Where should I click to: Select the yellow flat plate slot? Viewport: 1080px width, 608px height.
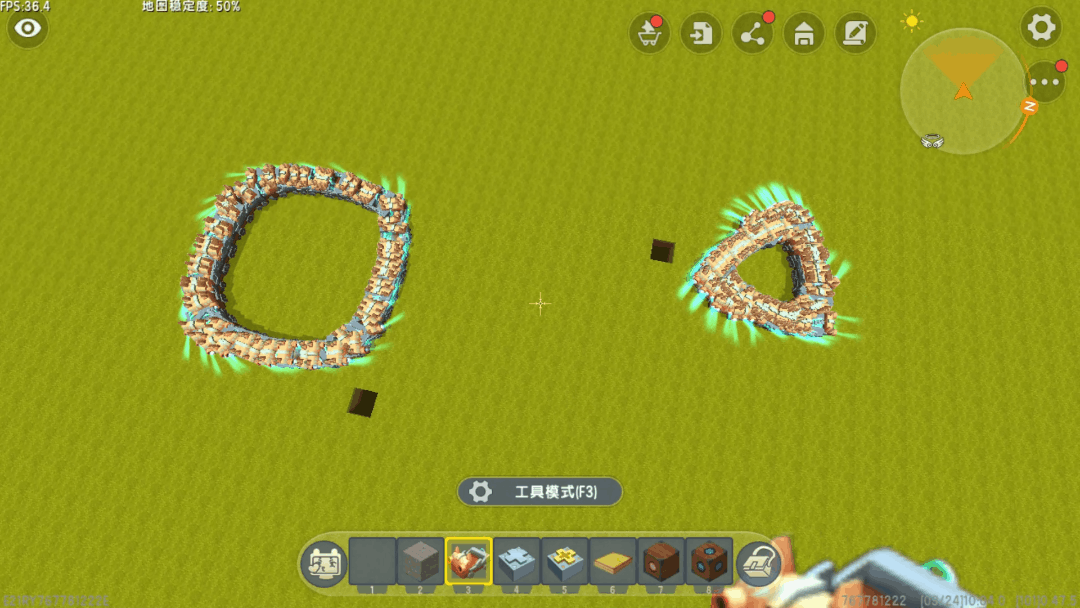coord(612,561)
